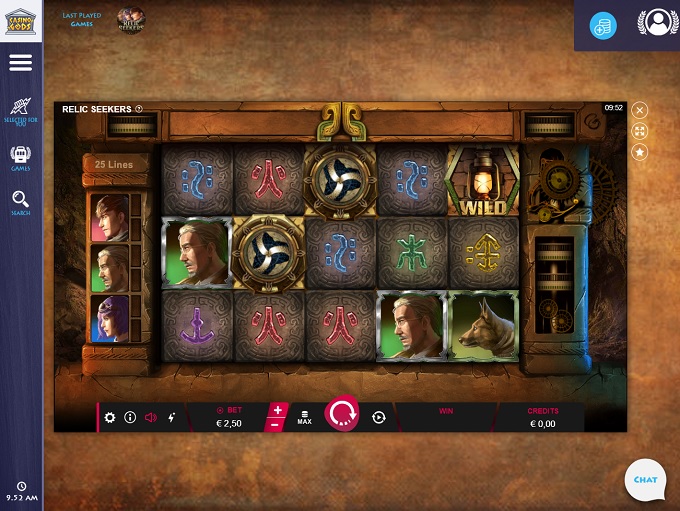Show the game info paytable
680x511 pixels.
130,417
